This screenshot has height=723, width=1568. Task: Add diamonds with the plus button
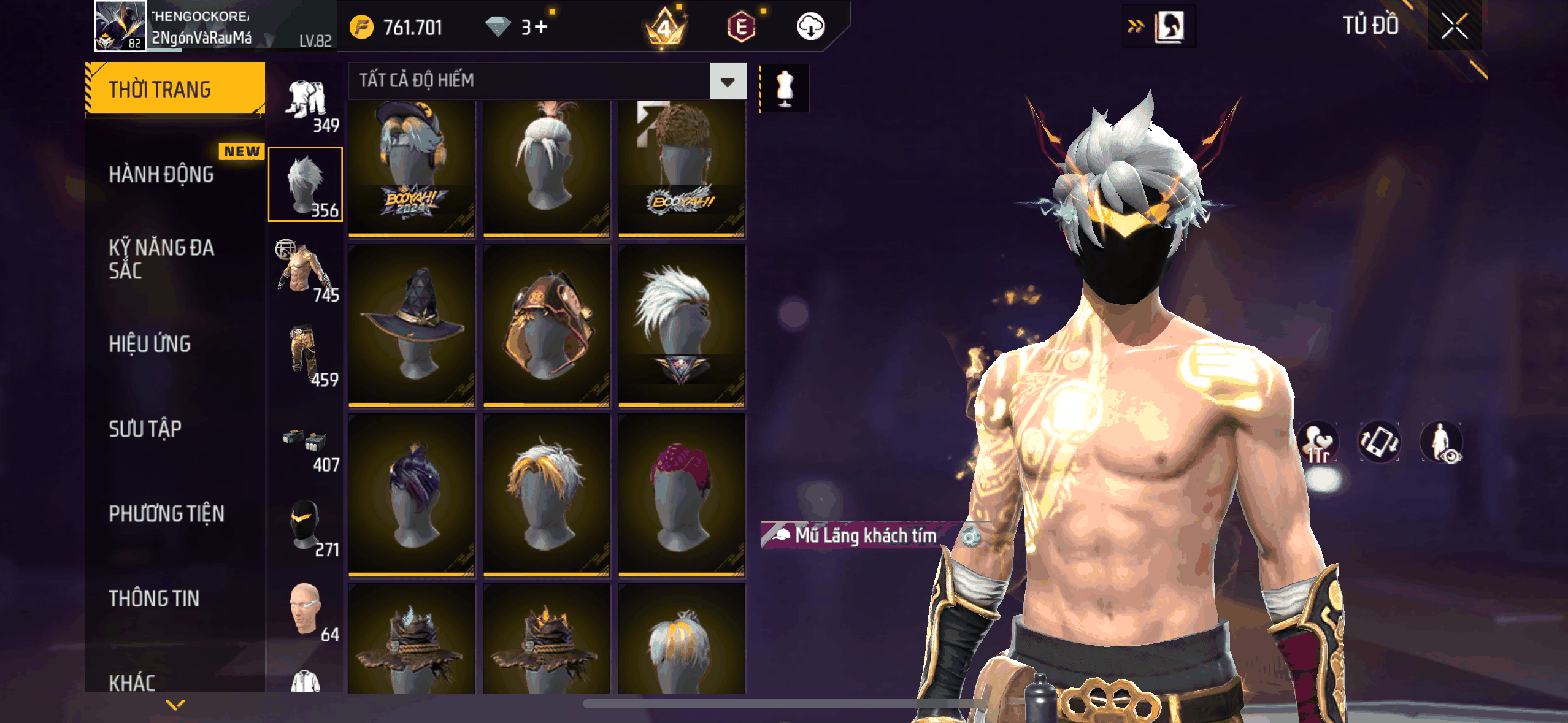tap(540, 27)
